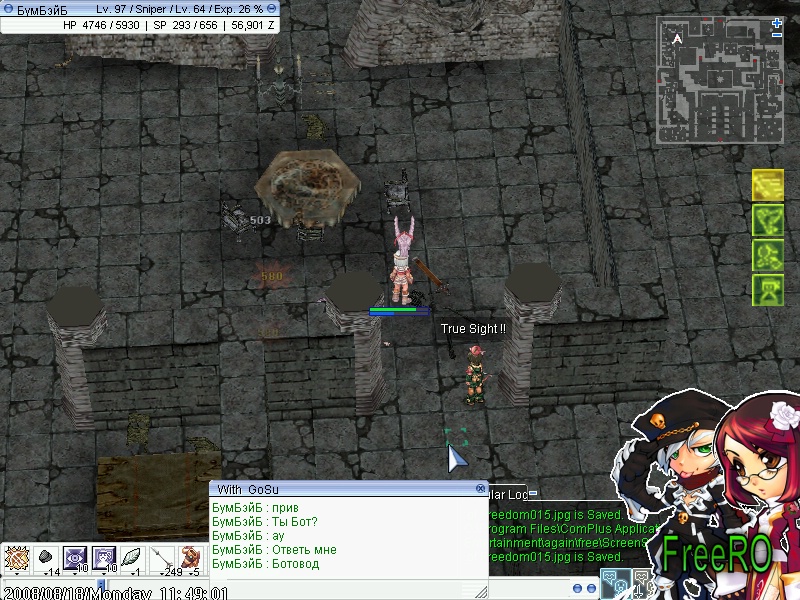Click the yellow status icon on the right
This screenshot has height=600, width=800.
[767, 185]
